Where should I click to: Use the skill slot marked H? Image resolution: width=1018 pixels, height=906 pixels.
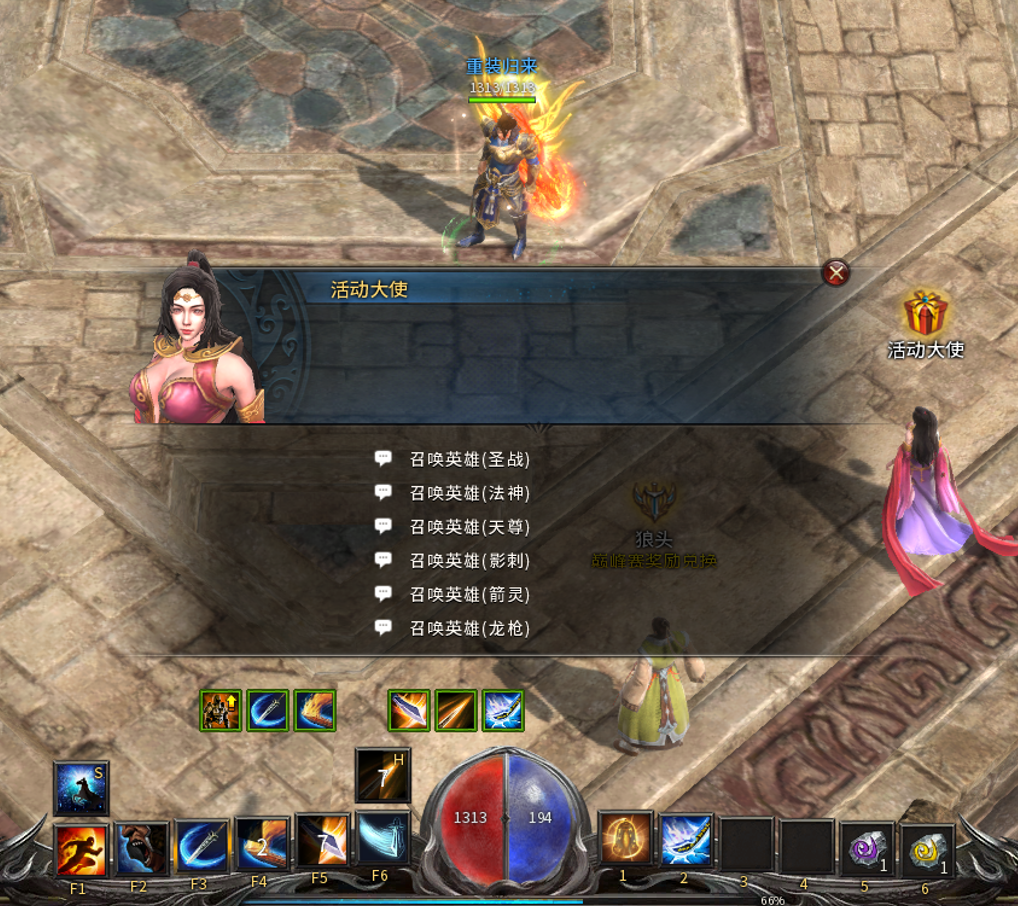(382, 775)
